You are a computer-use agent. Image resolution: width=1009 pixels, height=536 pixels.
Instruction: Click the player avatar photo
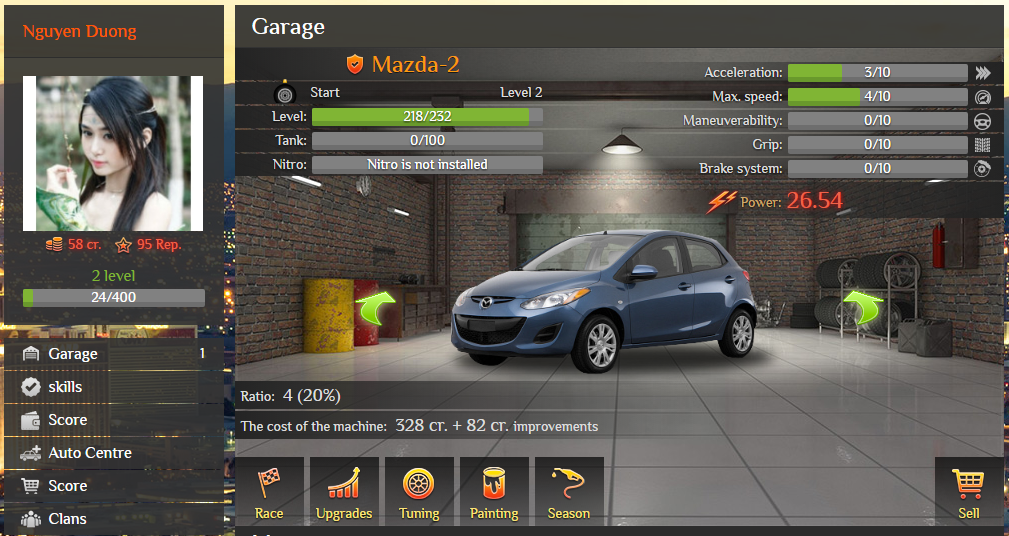pyautogui.click(x=113, y=153)
